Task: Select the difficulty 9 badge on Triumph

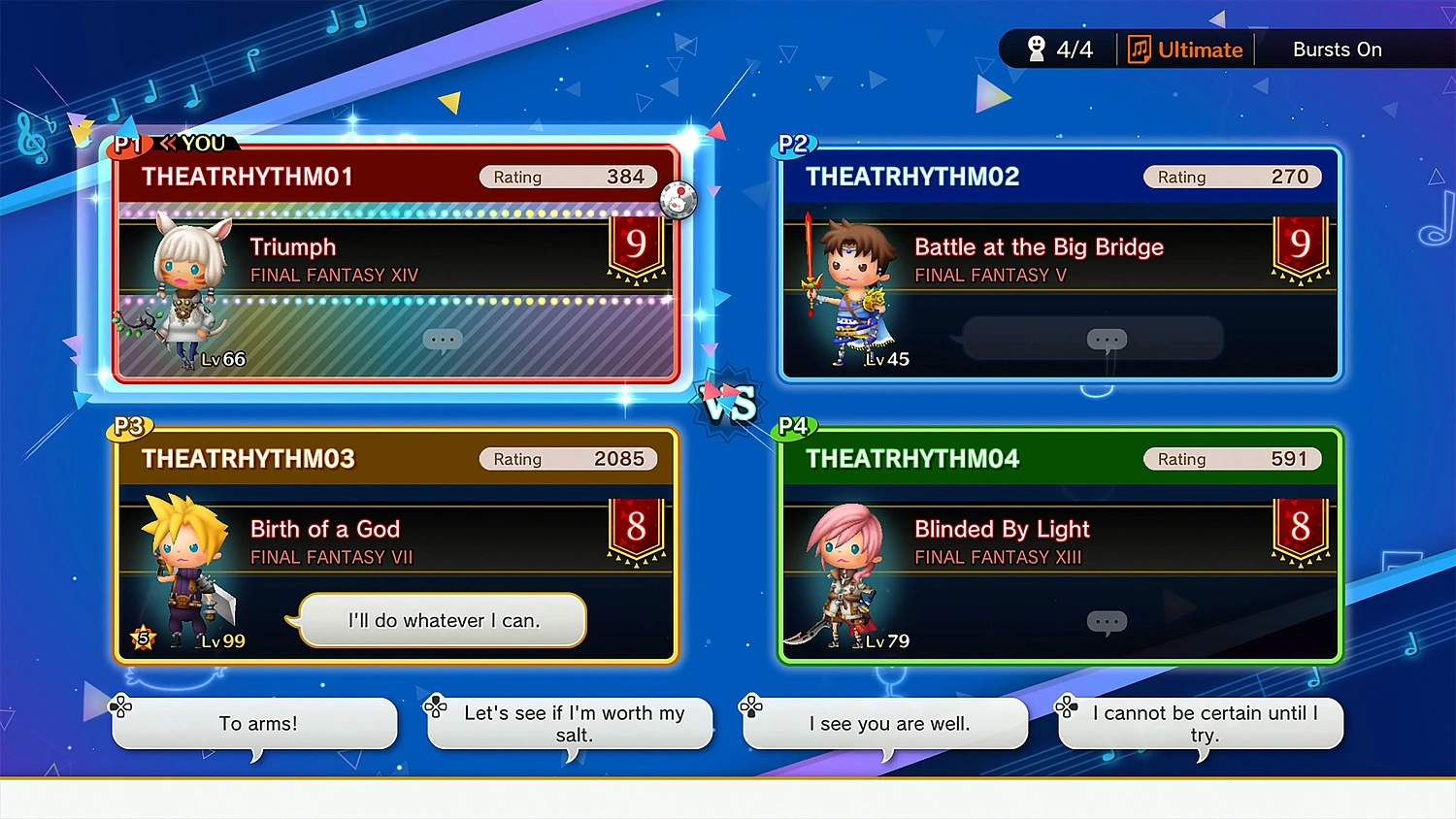Action: tap(636, 245)
